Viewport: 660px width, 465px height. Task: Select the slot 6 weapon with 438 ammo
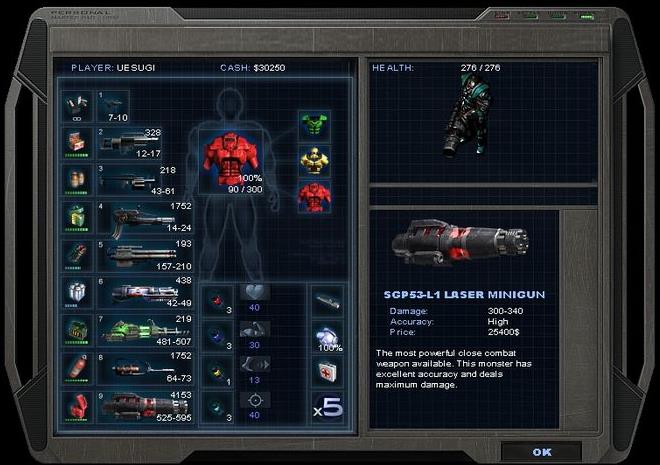pos(138,293)
